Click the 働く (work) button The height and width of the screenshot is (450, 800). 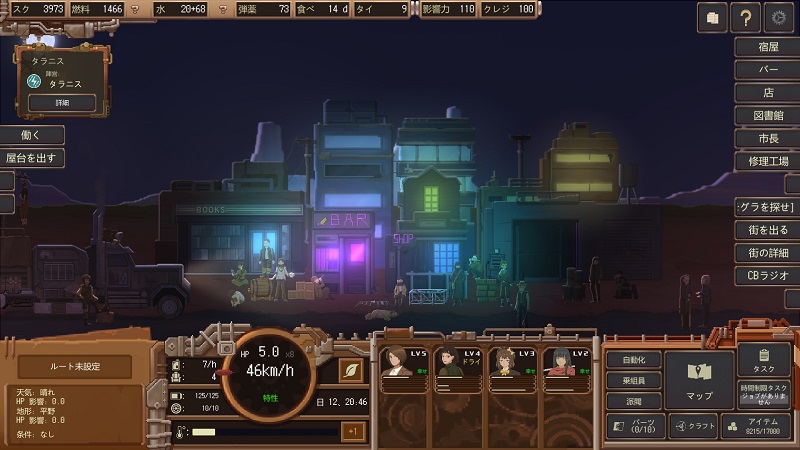[x=31, y=135]
